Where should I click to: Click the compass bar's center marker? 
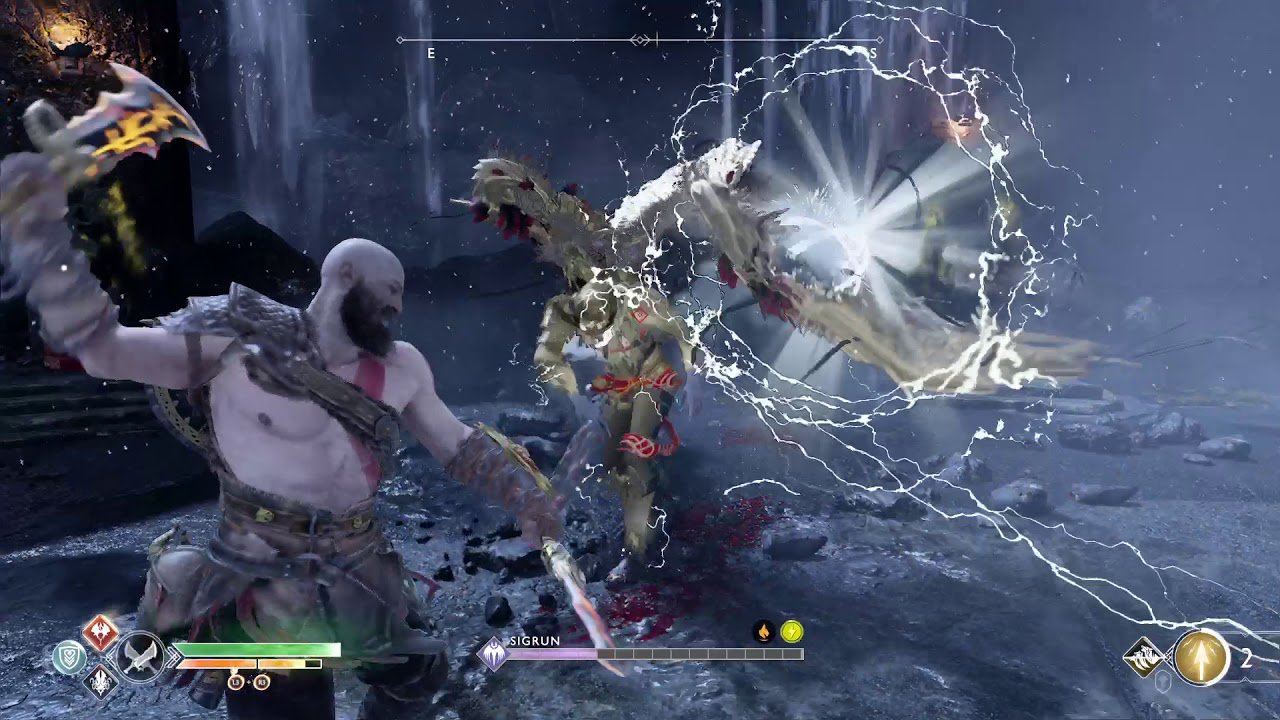click(640, 40)
